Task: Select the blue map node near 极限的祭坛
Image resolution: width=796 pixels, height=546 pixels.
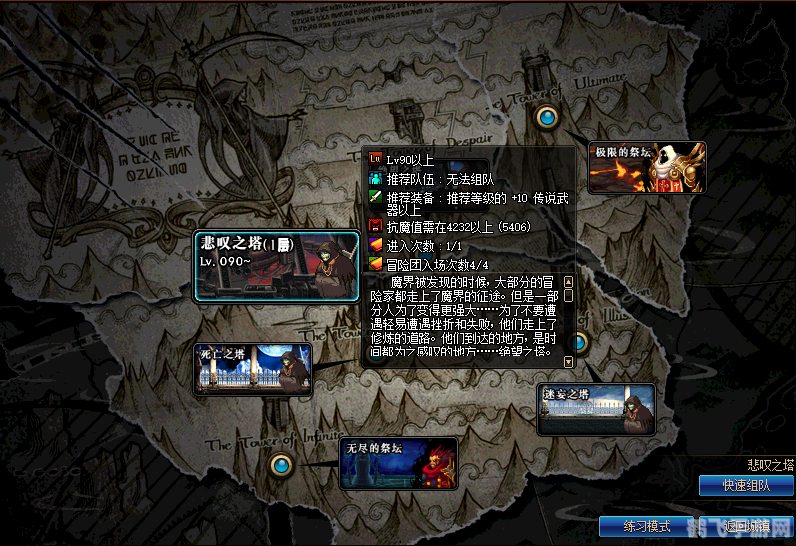Action: click(546, 118)
